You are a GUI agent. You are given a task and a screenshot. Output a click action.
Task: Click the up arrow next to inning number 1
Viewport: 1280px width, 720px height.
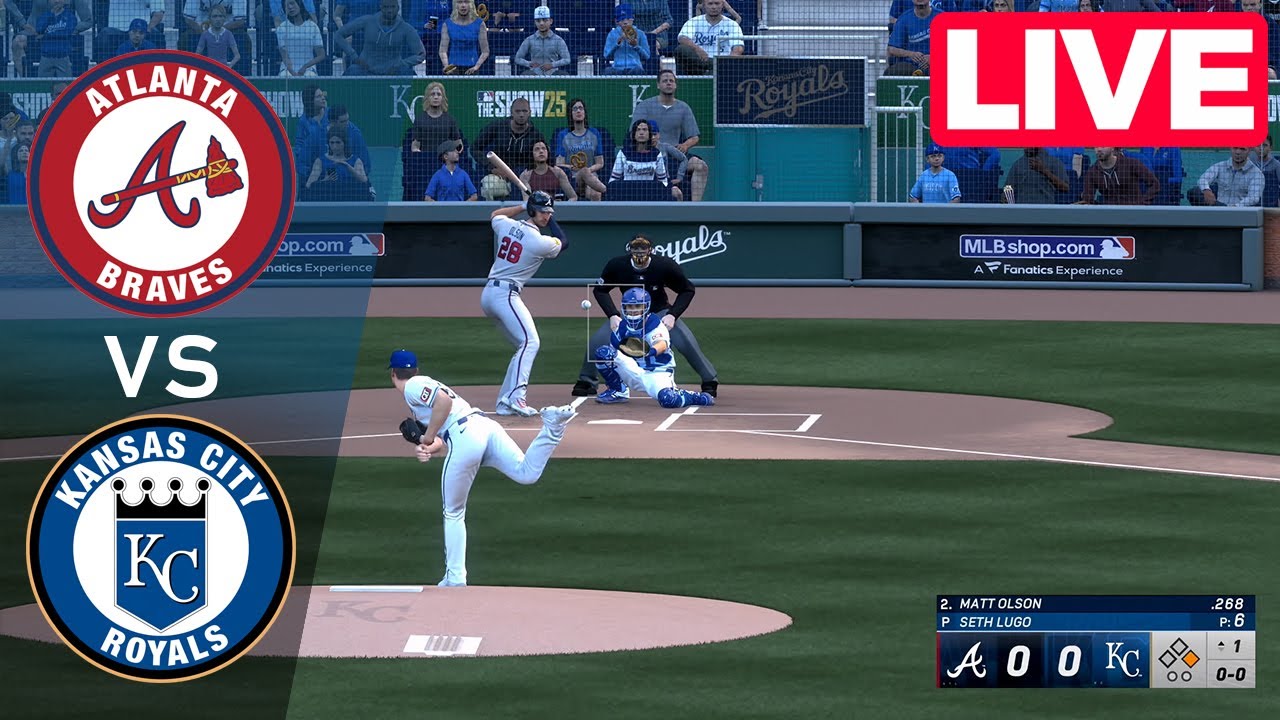tap(1221, 645)
